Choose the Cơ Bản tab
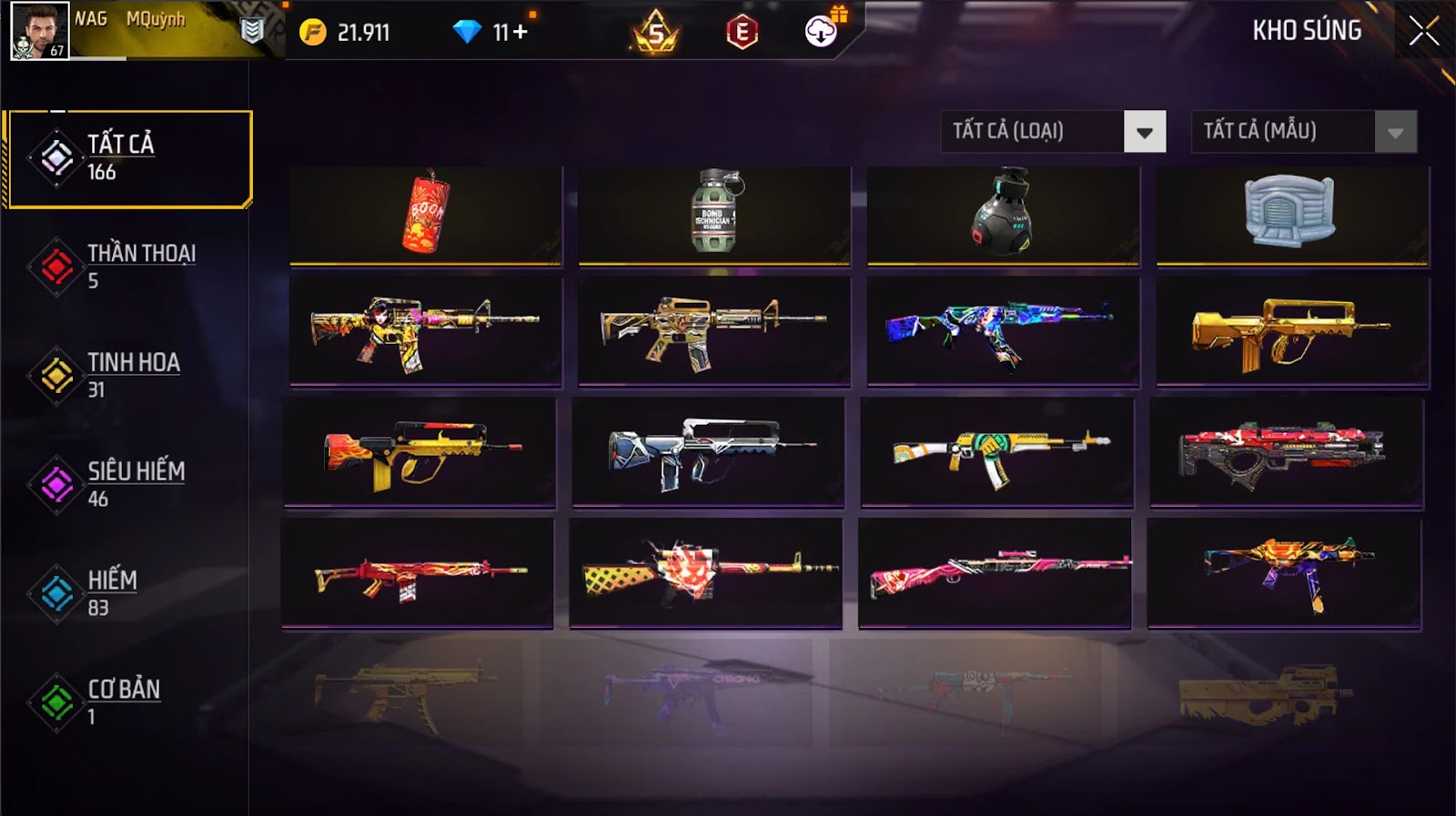 point(127,702)
